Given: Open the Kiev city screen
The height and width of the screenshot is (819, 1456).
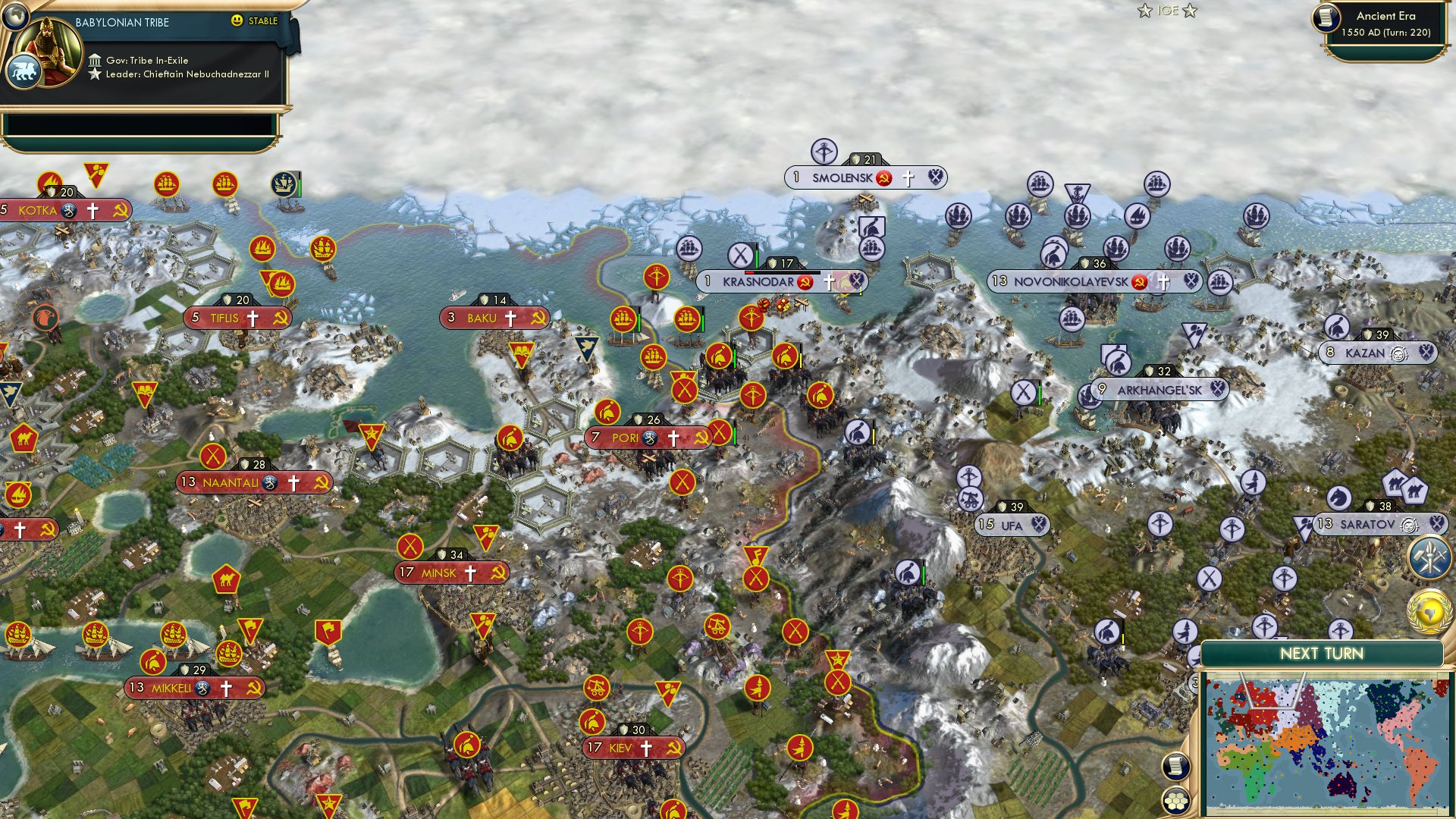Looking at the screenshot, I should (632, 747).
